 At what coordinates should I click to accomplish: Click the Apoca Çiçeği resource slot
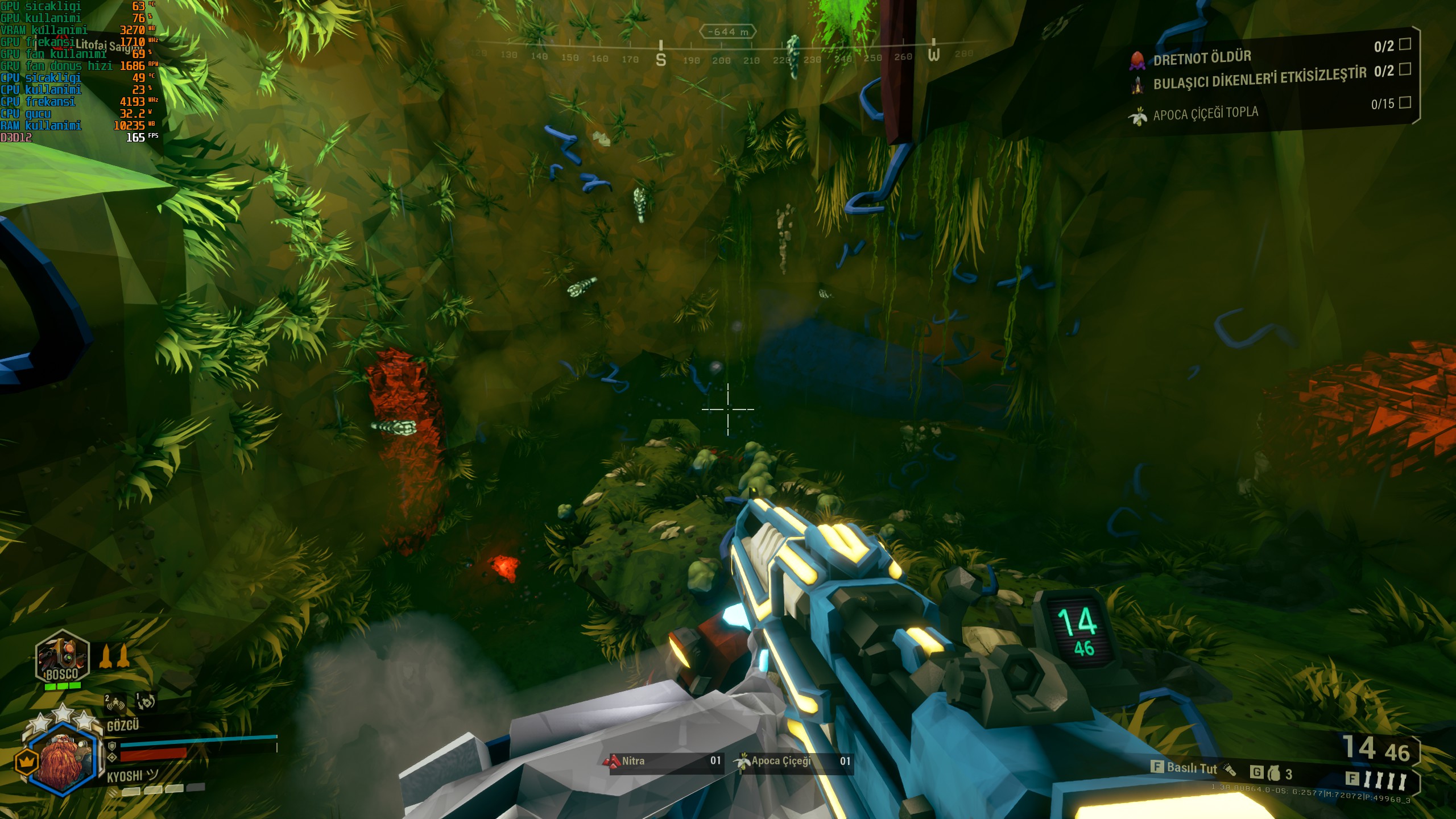(795, 761)
